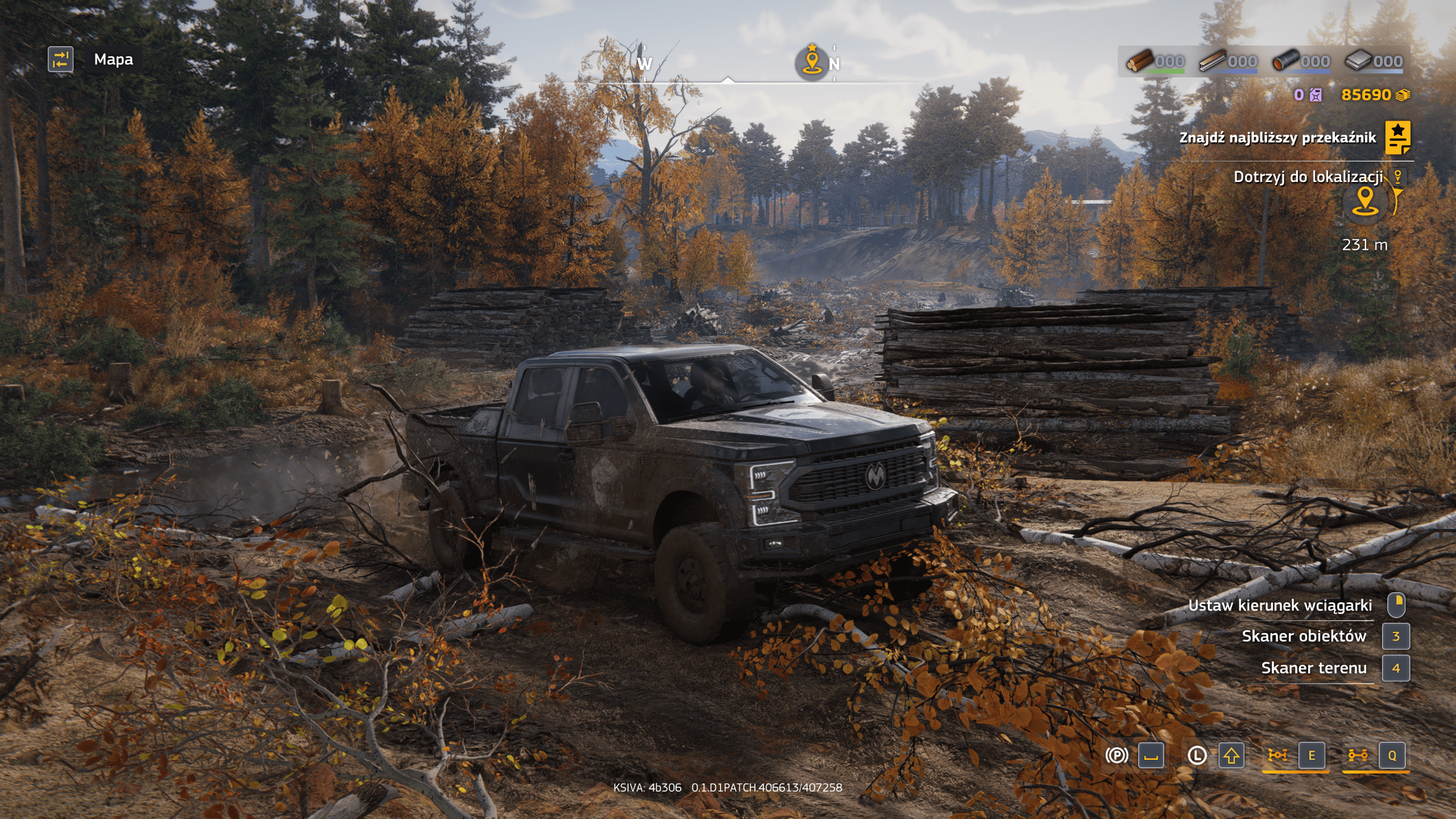The width and height of the screenshot is (1456, 819).
Task: Click the metal pipe resource icon
Action: tap(1285, 60)
